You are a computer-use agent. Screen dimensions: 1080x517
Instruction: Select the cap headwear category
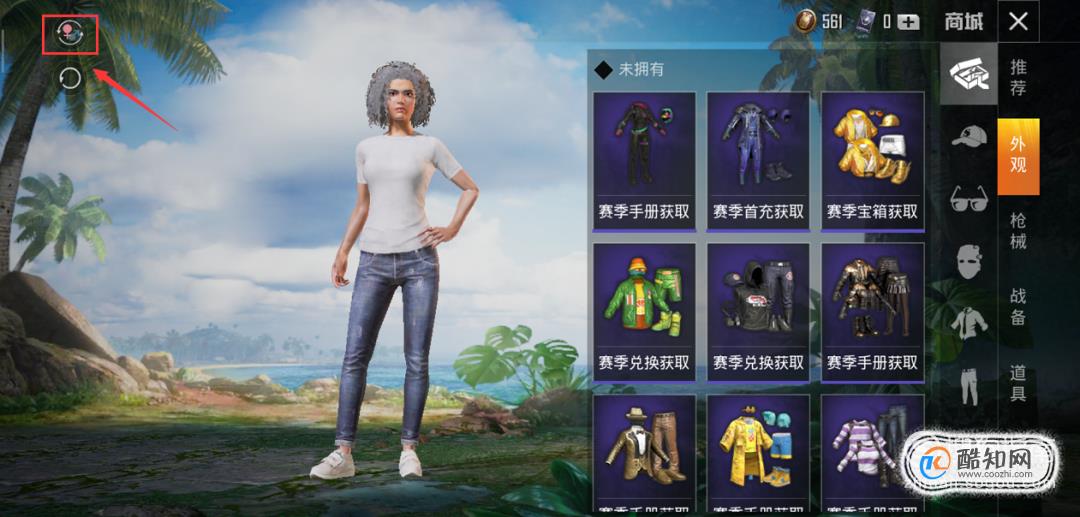968,136
